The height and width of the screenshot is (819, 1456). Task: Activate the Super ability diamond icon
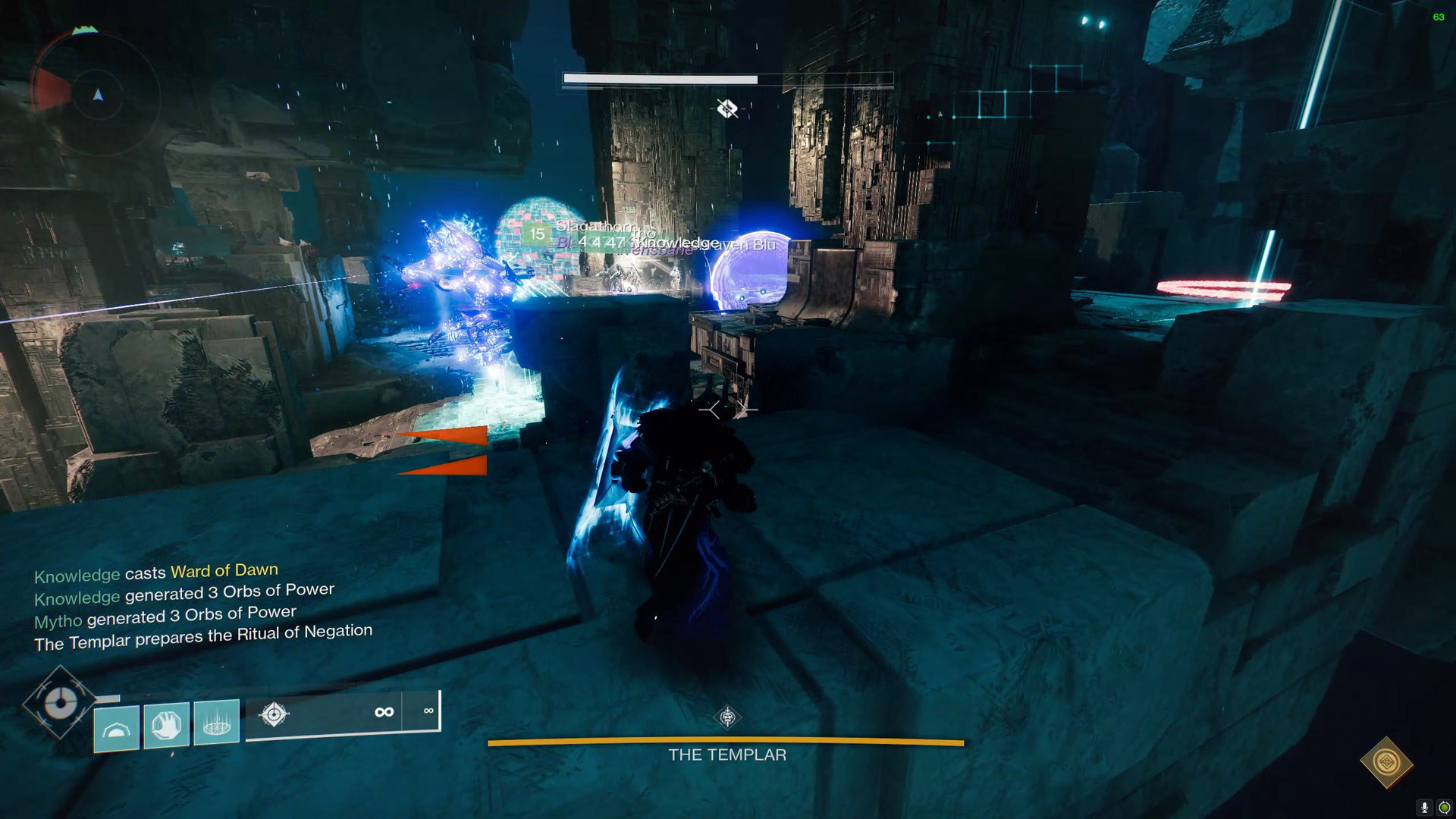59,703
